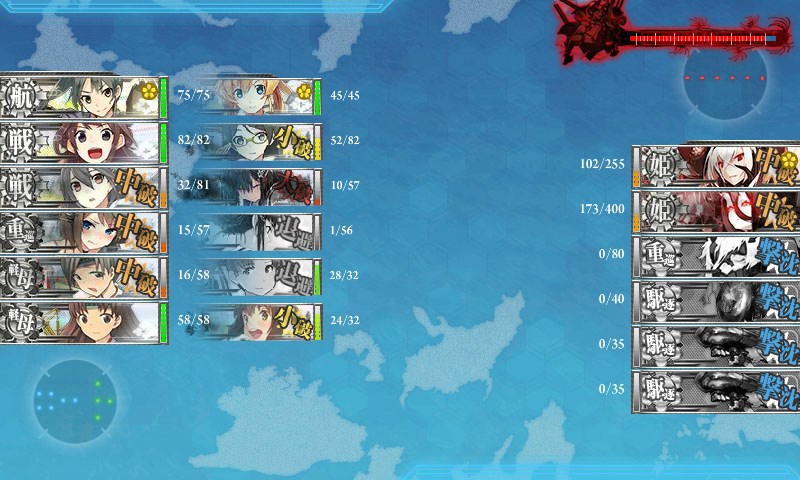Click the glasses-wearing escort ship at 52/82 HP

click(258, 142)
